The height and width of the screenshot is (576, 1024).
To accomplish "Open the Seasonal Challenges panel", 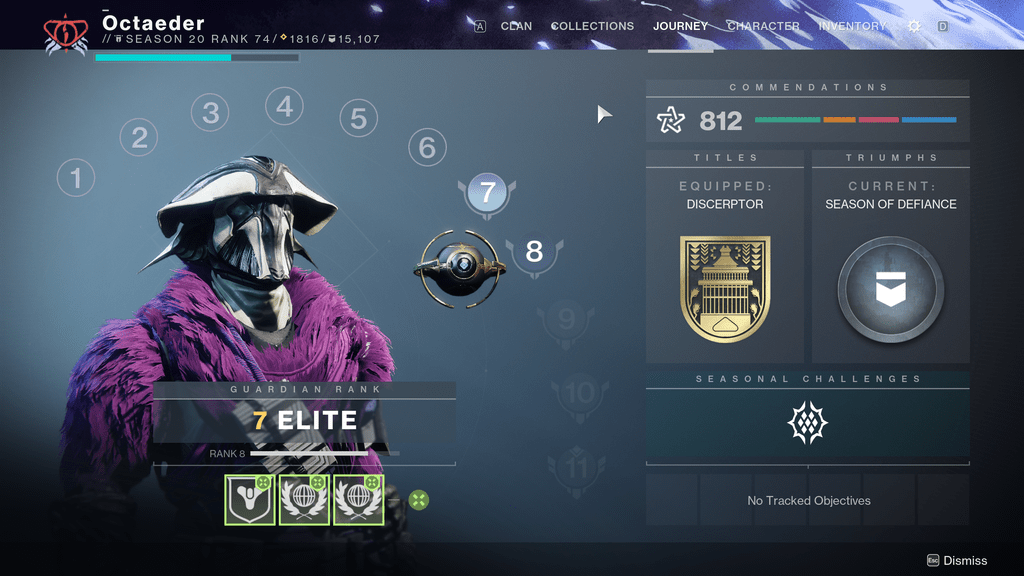I will [807, 423].
